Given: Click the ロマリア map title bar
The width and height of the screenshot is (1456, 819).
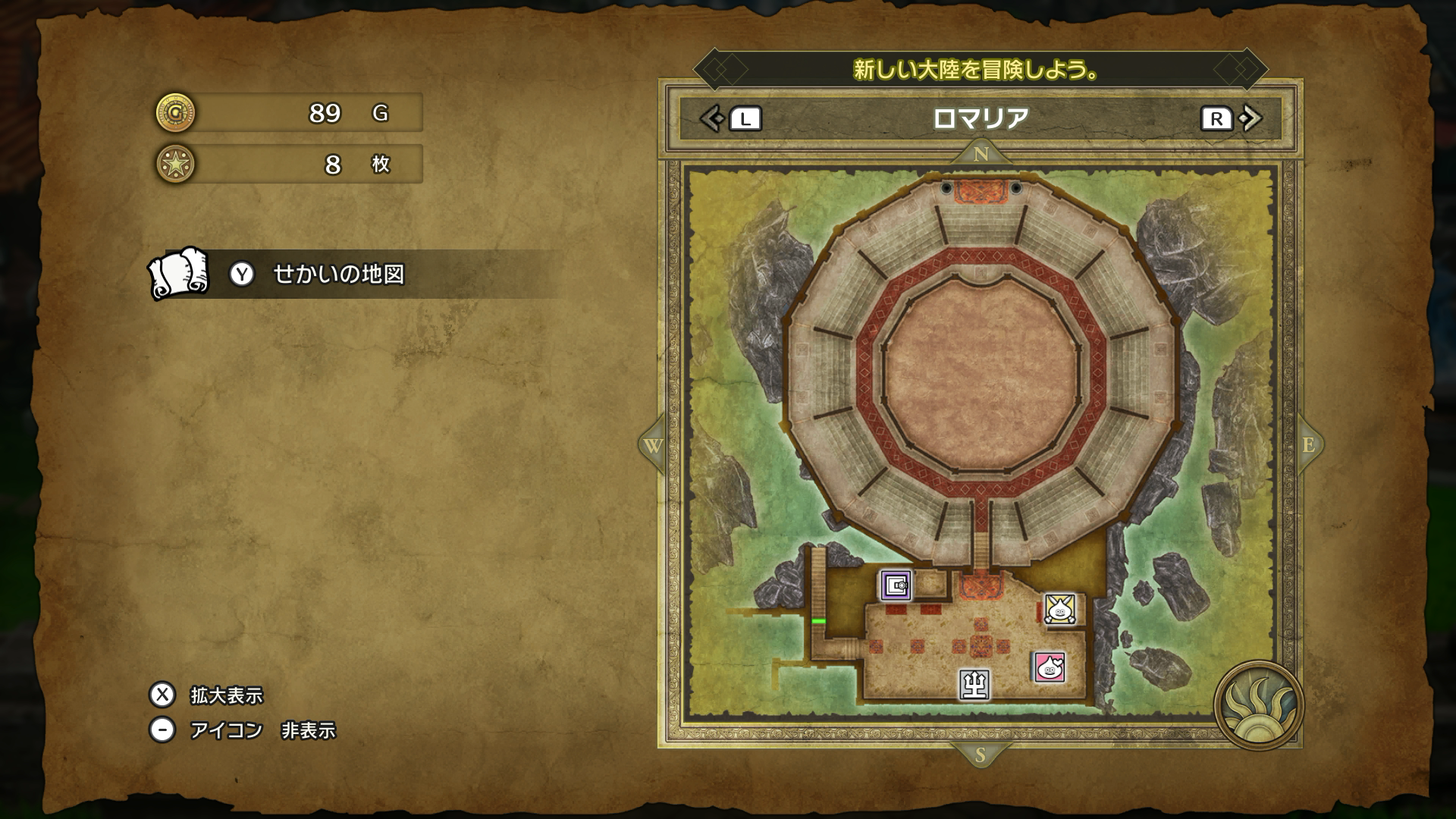Looking at the screenshot, I should click(980, 118).
